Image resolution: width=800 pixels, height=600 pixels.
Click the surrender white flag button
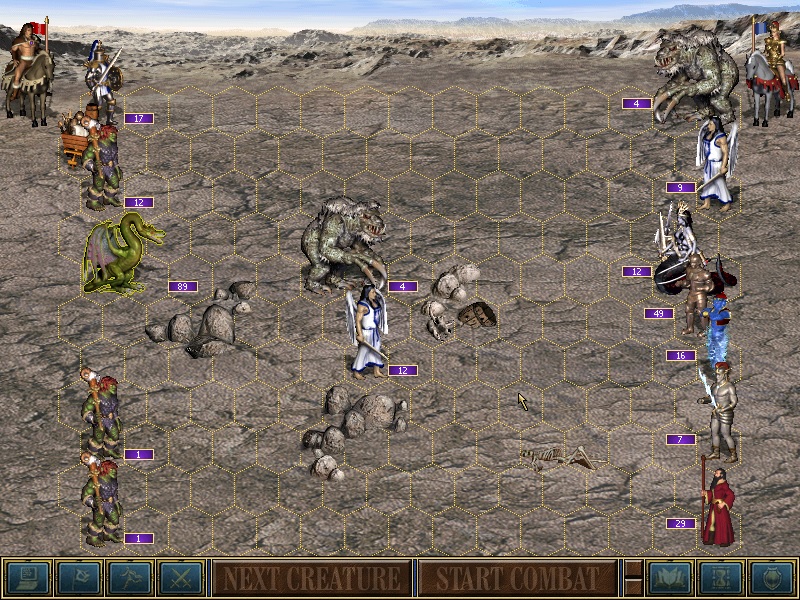coord(78,578)
